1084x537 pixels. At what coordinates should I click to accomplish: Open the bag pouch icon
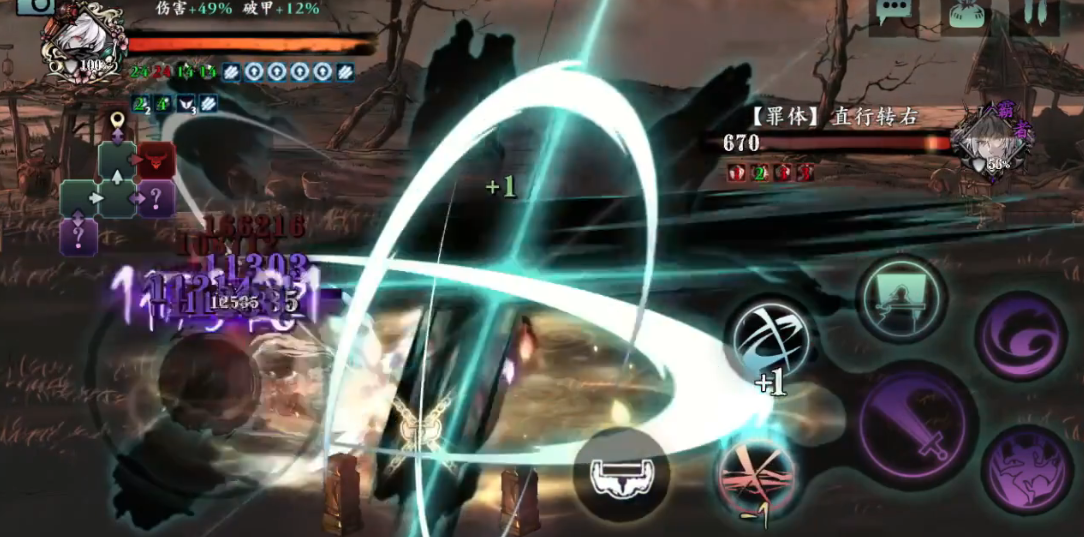[x=965, y=14]
